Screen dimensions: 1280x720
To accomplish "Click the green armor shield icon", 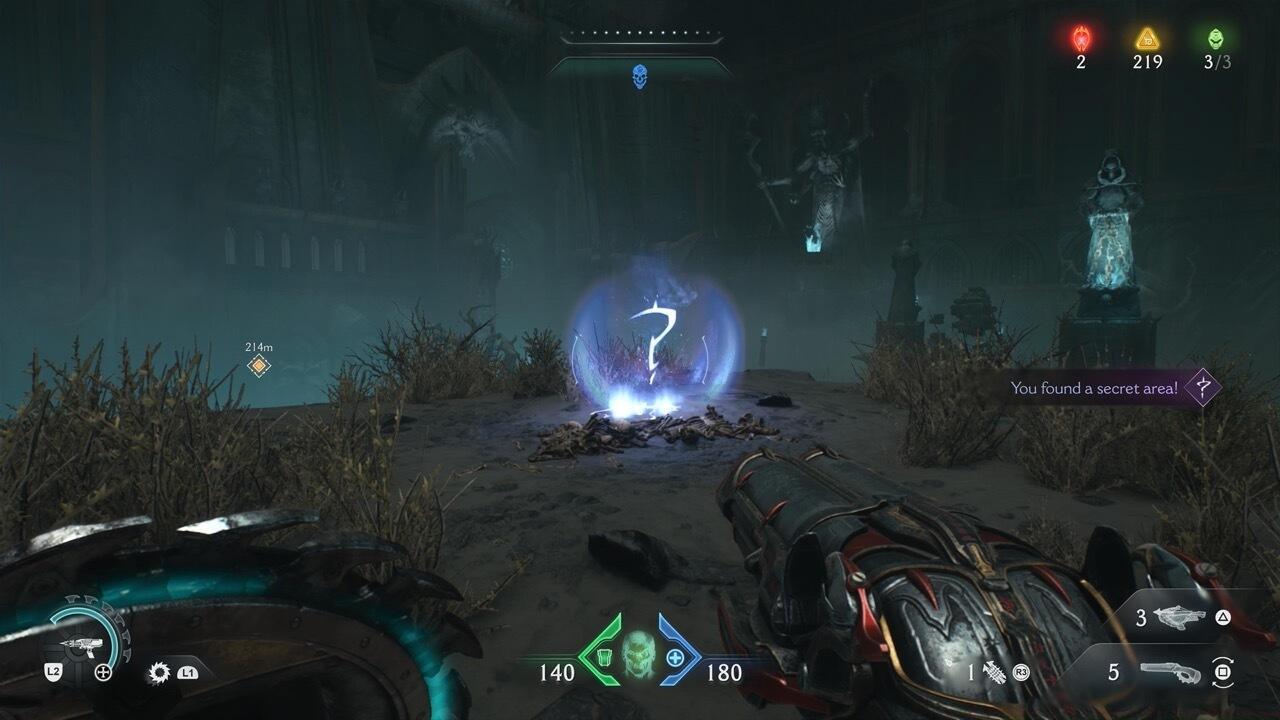I will [603, 658].
